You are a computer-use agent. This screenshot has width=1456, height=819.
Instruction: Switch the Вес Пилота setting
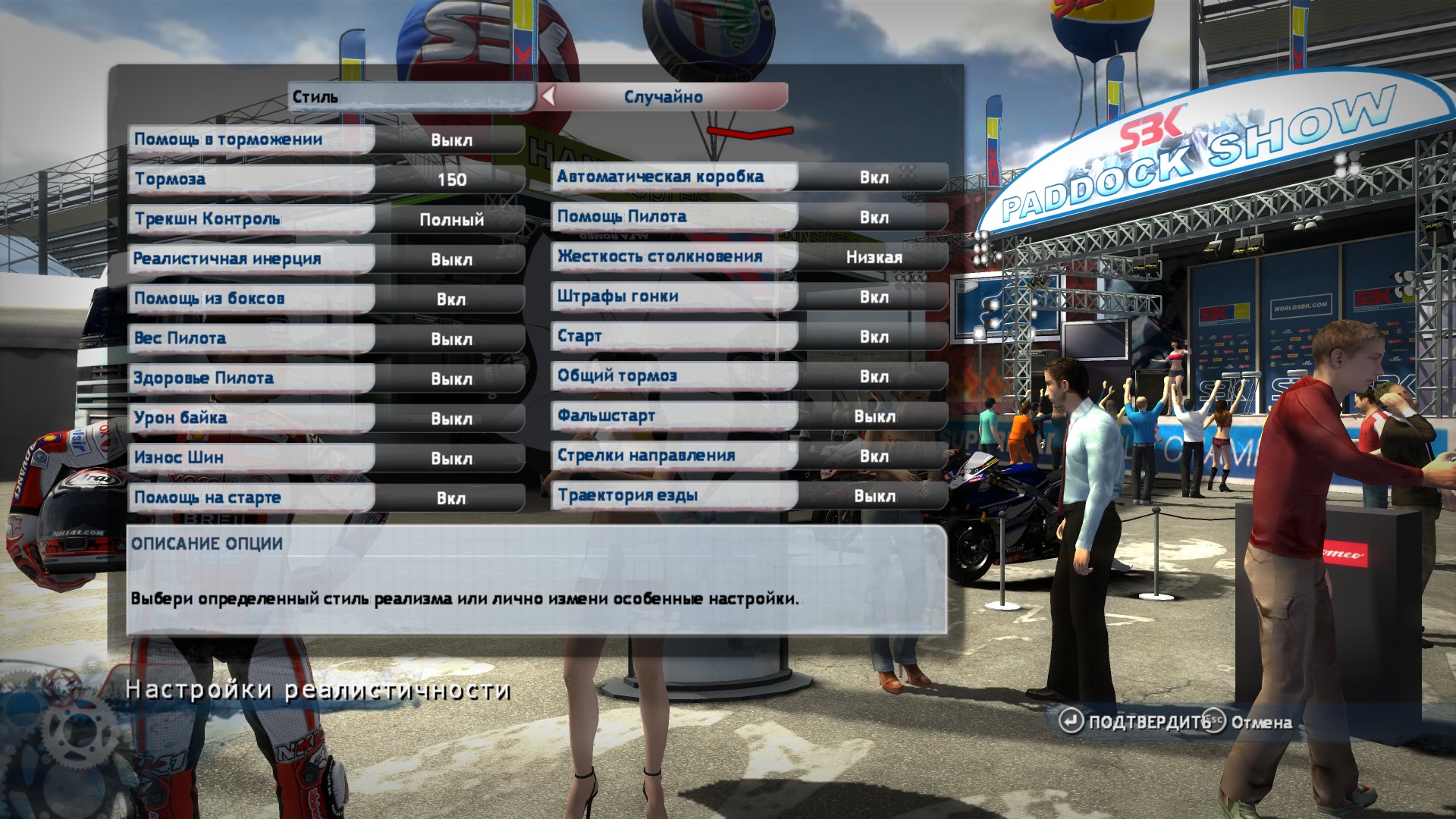tap(326, 339)
